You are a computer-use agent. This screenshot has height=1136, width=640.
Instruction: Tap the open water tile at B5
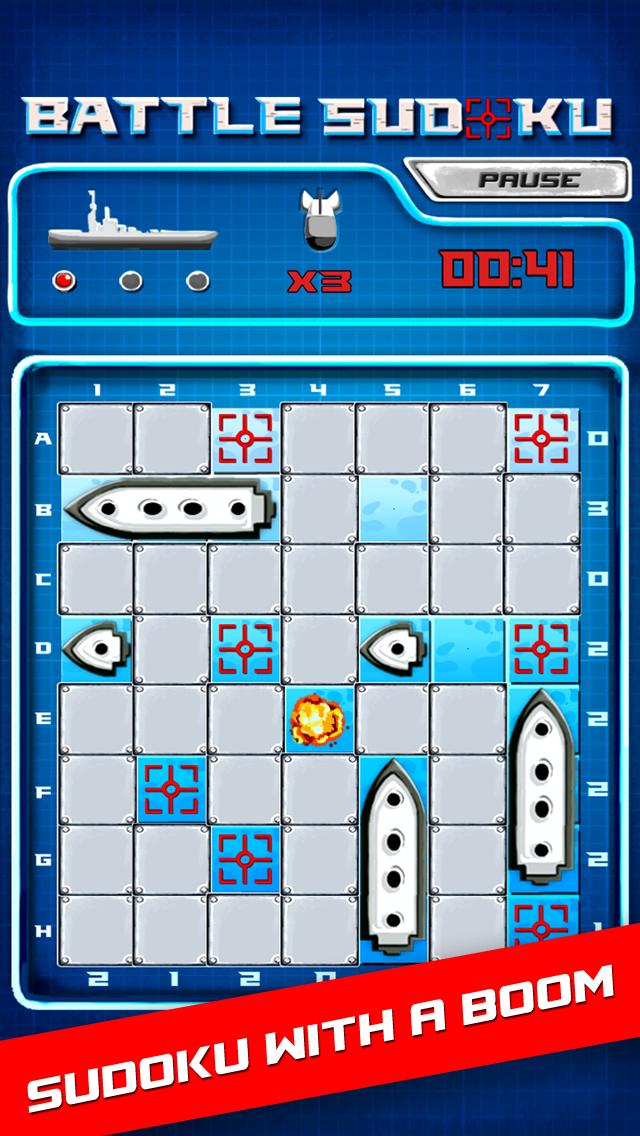coord(393,508)
